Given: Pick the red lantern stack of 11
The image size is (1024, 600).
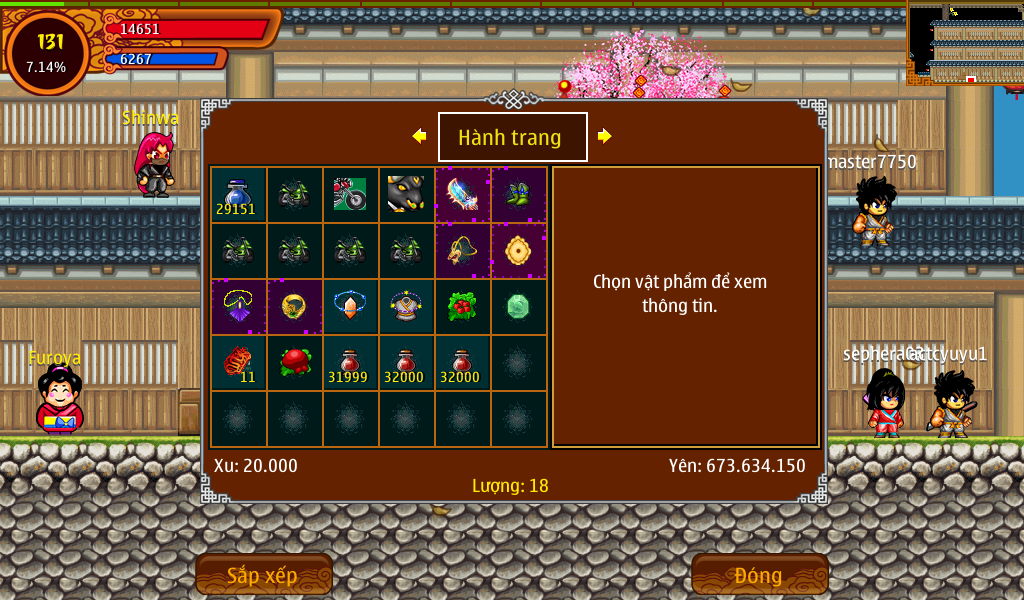Looking at the screenshot, I should pyautogui.click(x=238, y=363).
